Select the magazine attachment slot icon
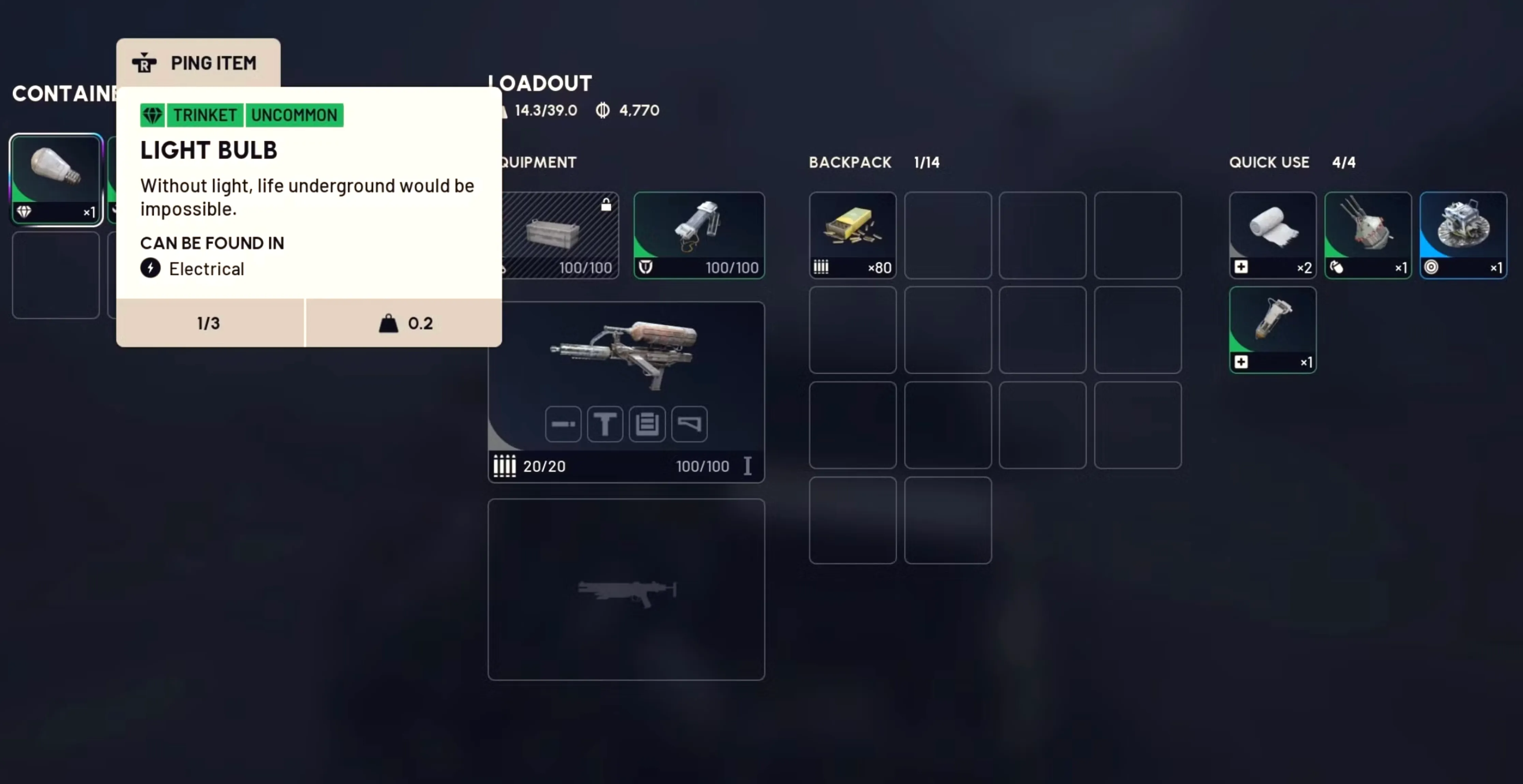1523x784 pixels. pos(647,424)
